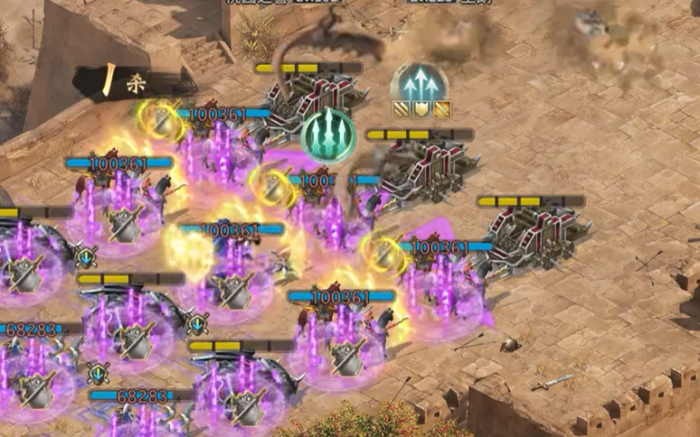Click the glowing teal trident skill icon
700x437 pixels.
click(328, 135)
